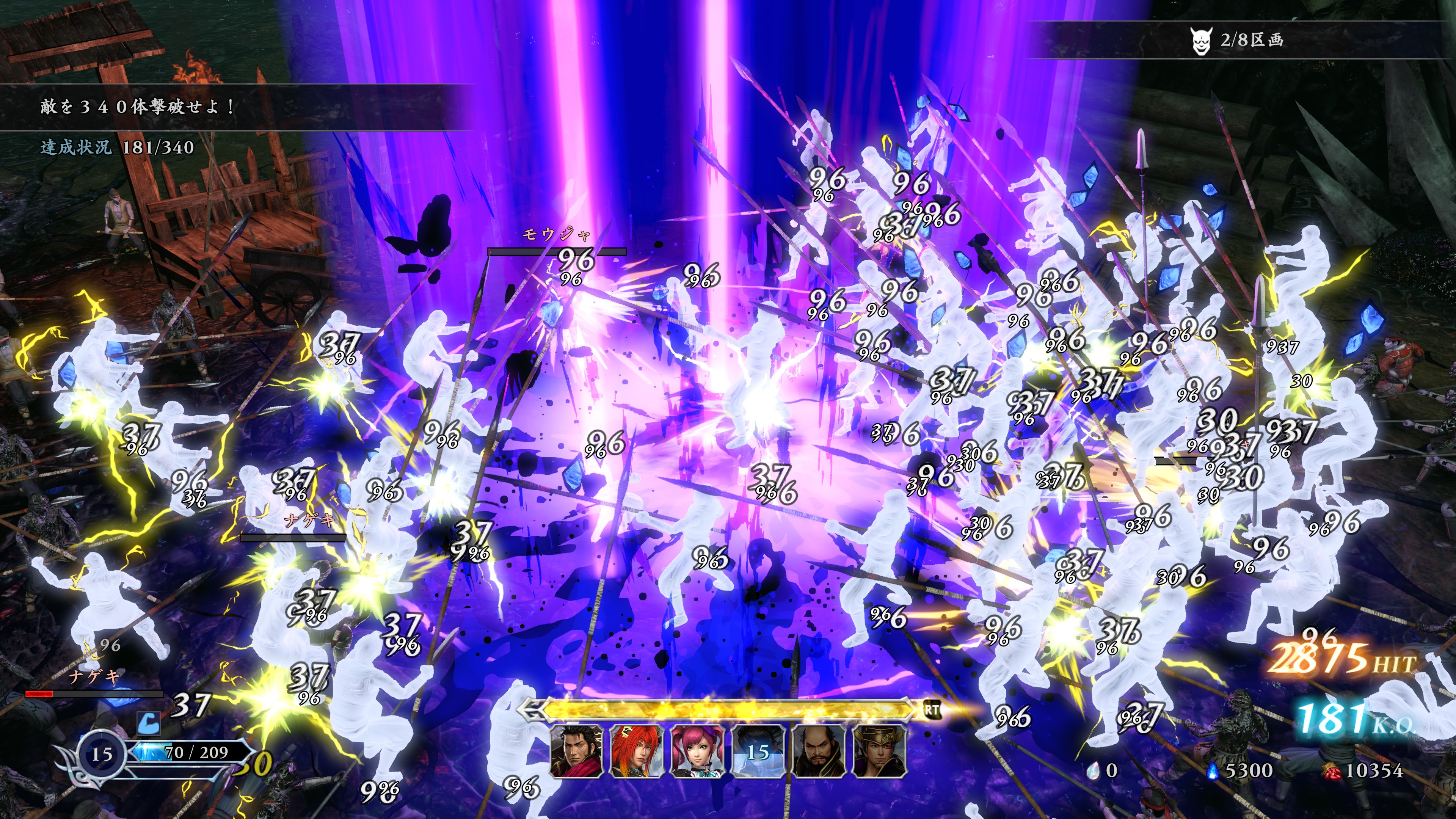1456x819 pixels.
Task: Select the dimmed portrait showing number 15
Action: point(758,751)
